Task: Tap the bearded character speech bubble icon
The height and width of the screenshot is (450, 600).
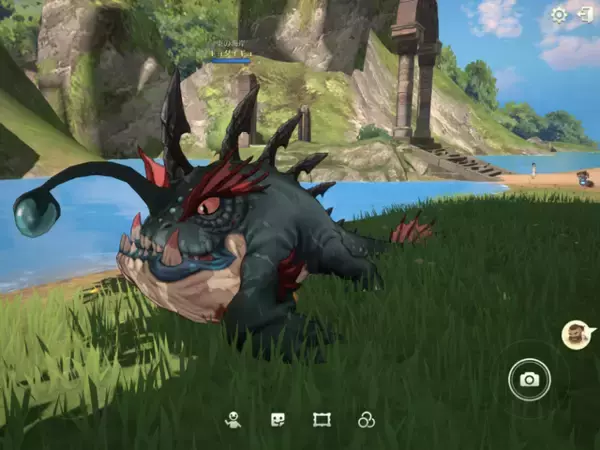Action: (574, 335)
